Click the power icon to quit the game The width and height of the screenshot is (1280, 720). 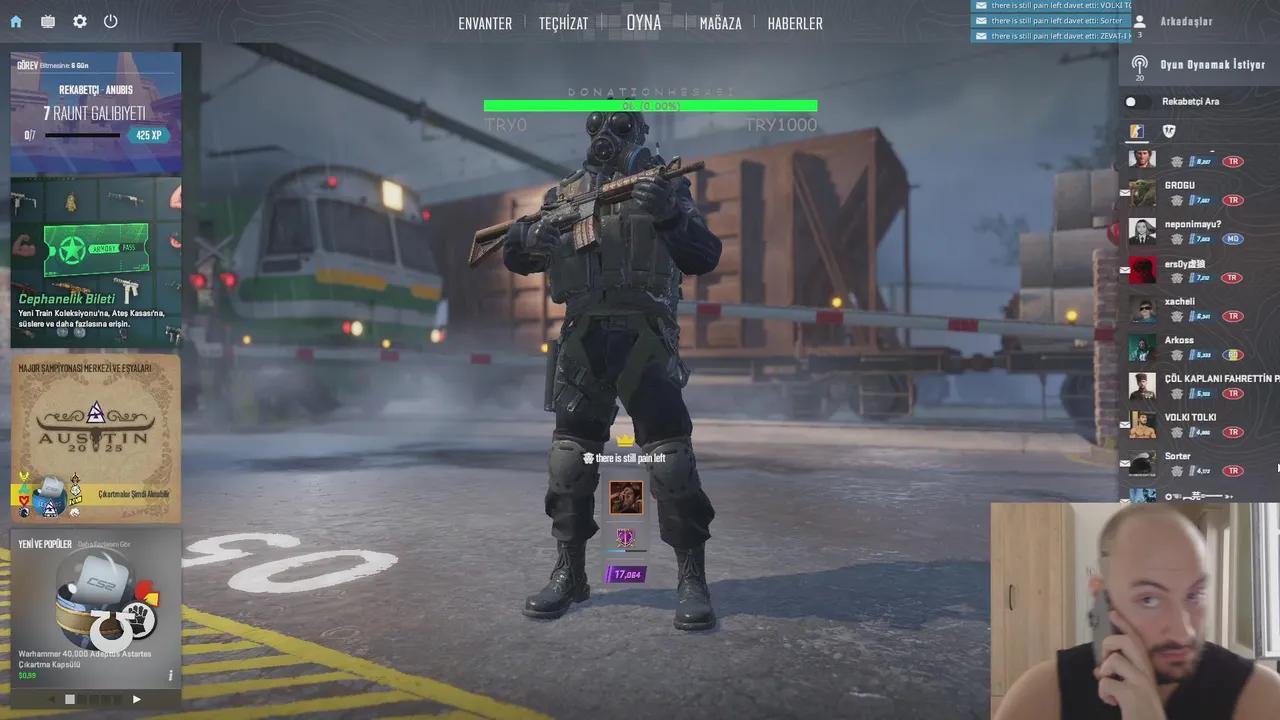click(111, 21)
